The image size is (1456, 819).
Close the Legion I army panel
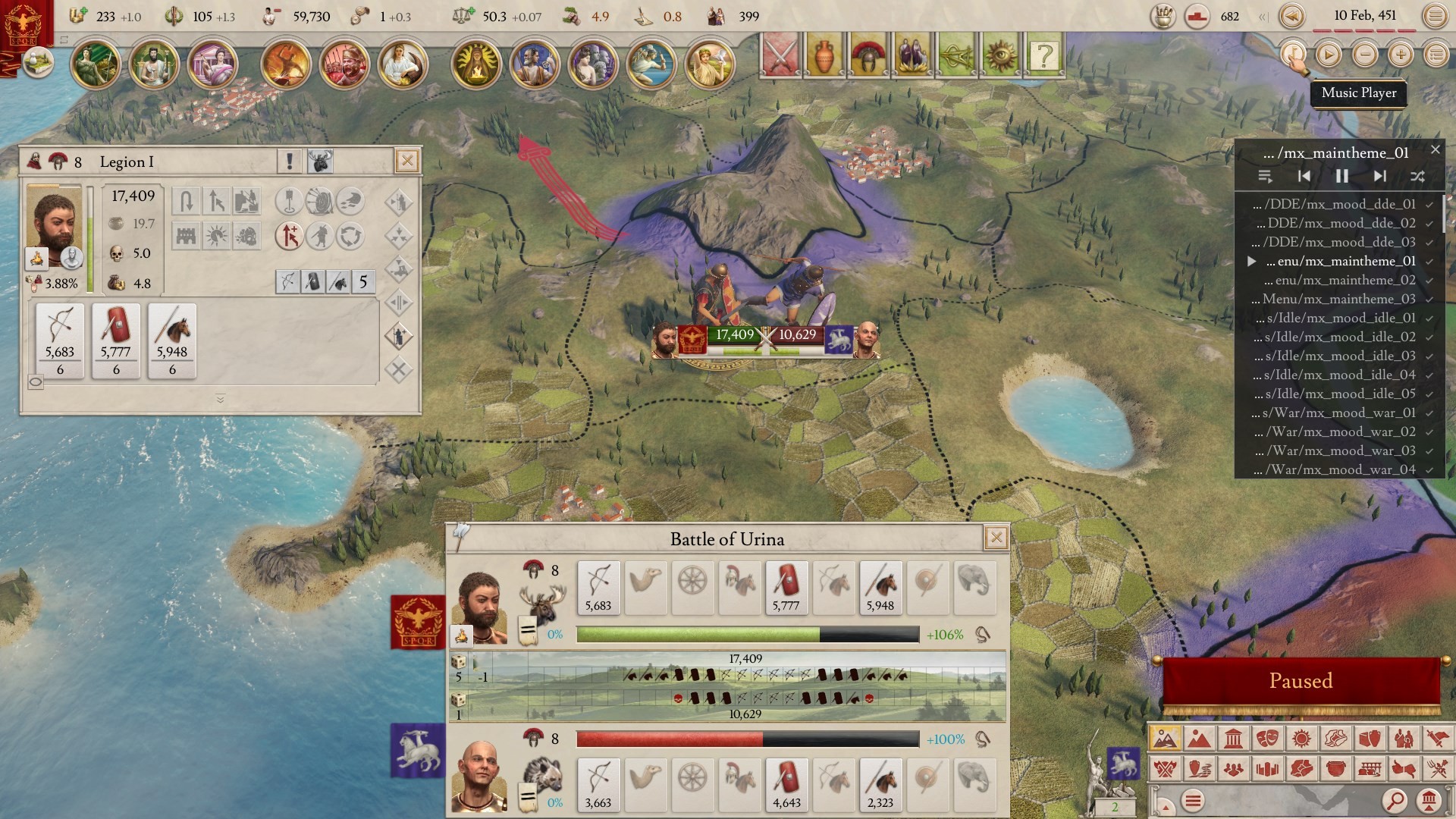click(407, 161)
